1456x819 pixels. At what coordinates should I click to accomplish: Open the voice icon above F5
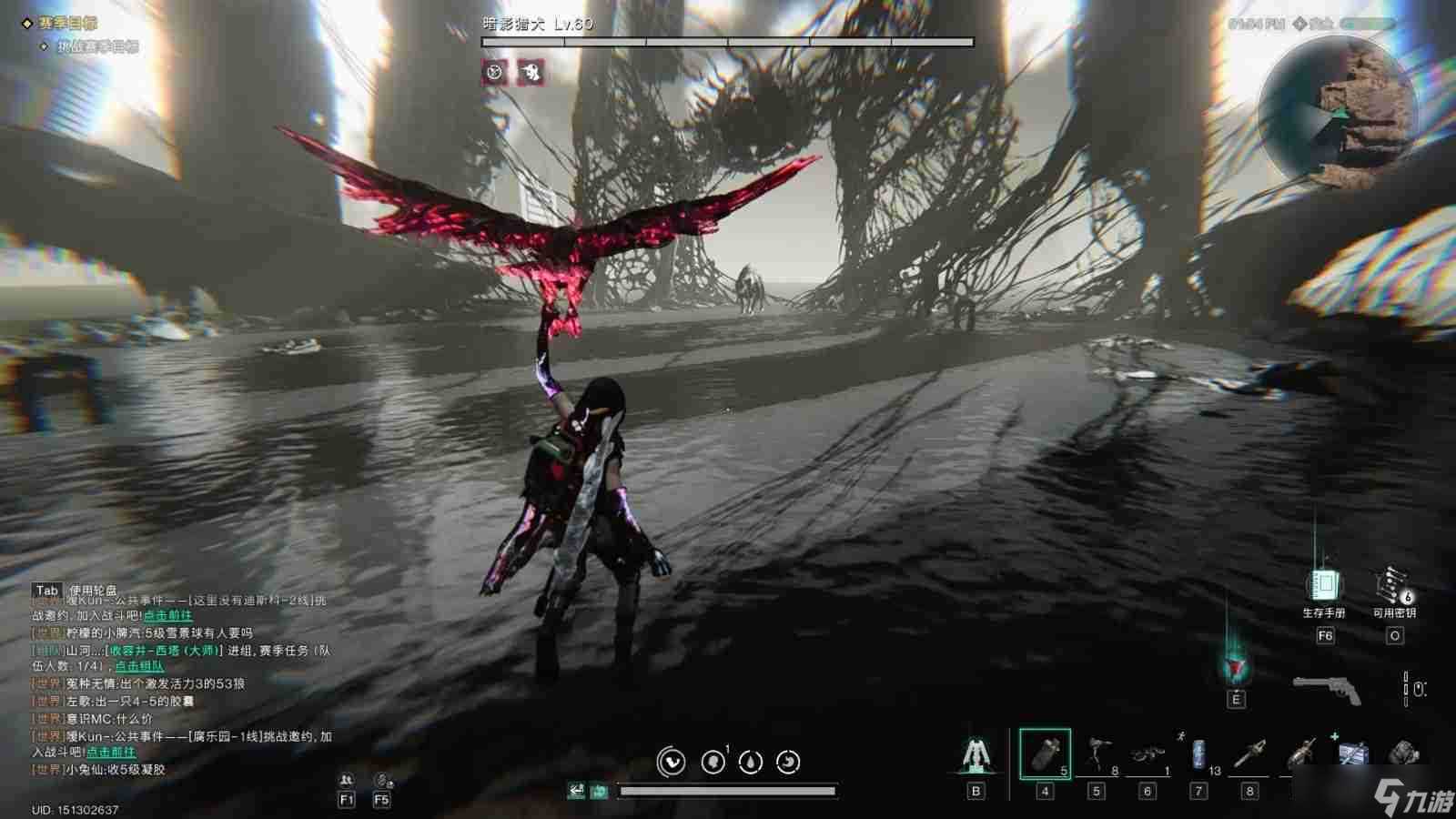click(382, 780)
